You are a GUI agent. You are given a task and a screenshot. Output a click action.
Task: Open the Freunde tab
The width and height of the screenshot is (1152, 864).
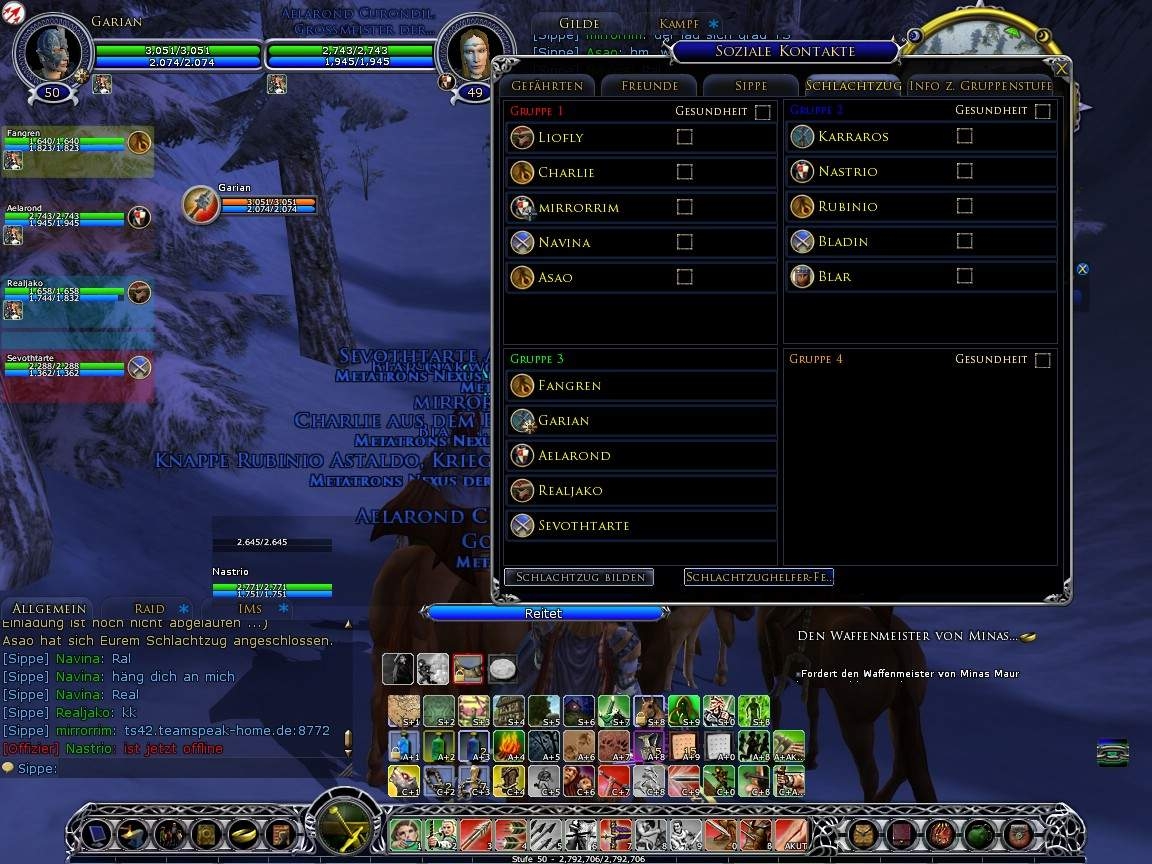(x=649, y=86)
